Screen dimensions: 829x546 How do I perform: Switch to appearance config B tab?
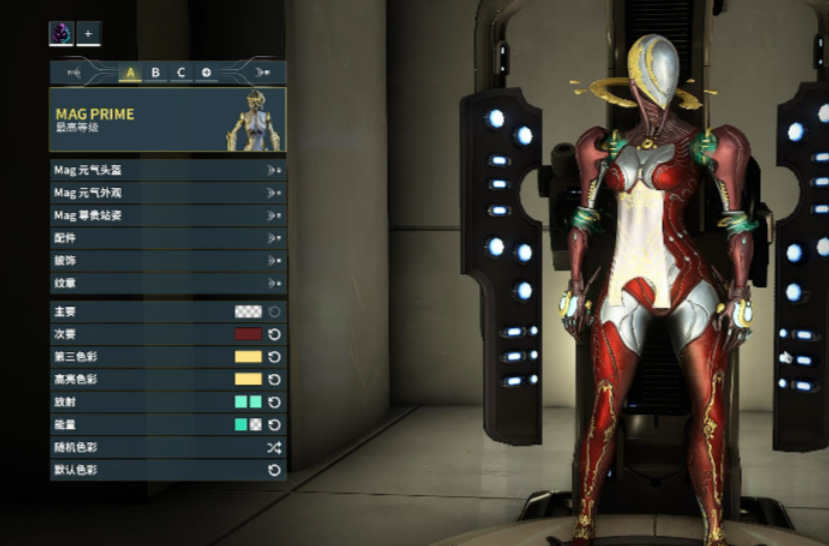[155, 72]
